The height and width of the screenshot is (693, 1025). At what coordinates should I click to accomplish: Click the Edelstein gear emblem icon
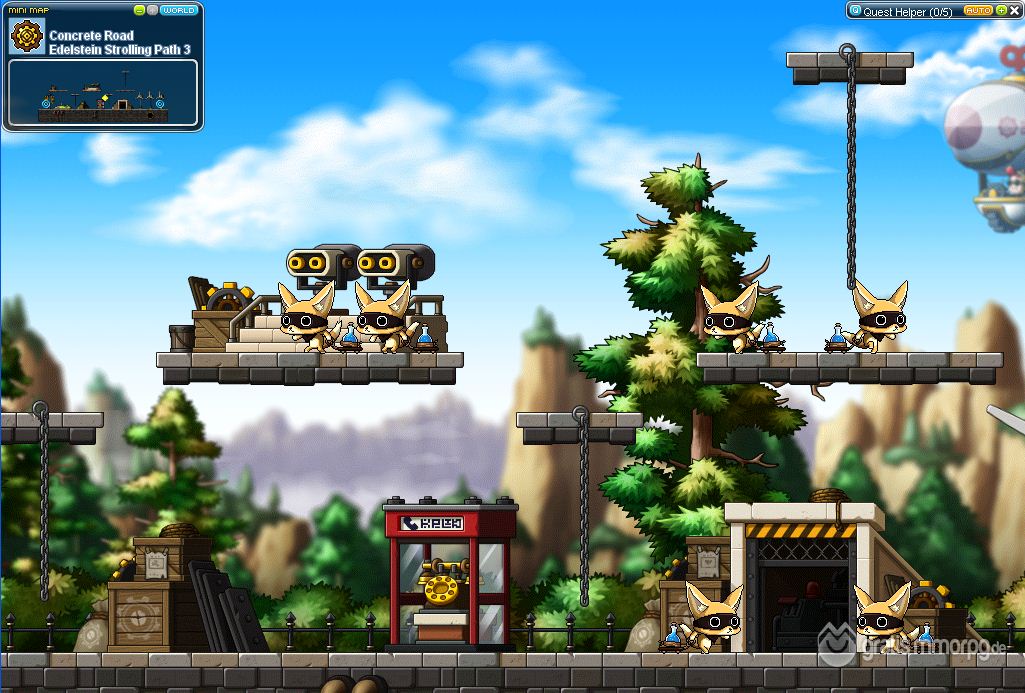point(25,37)
